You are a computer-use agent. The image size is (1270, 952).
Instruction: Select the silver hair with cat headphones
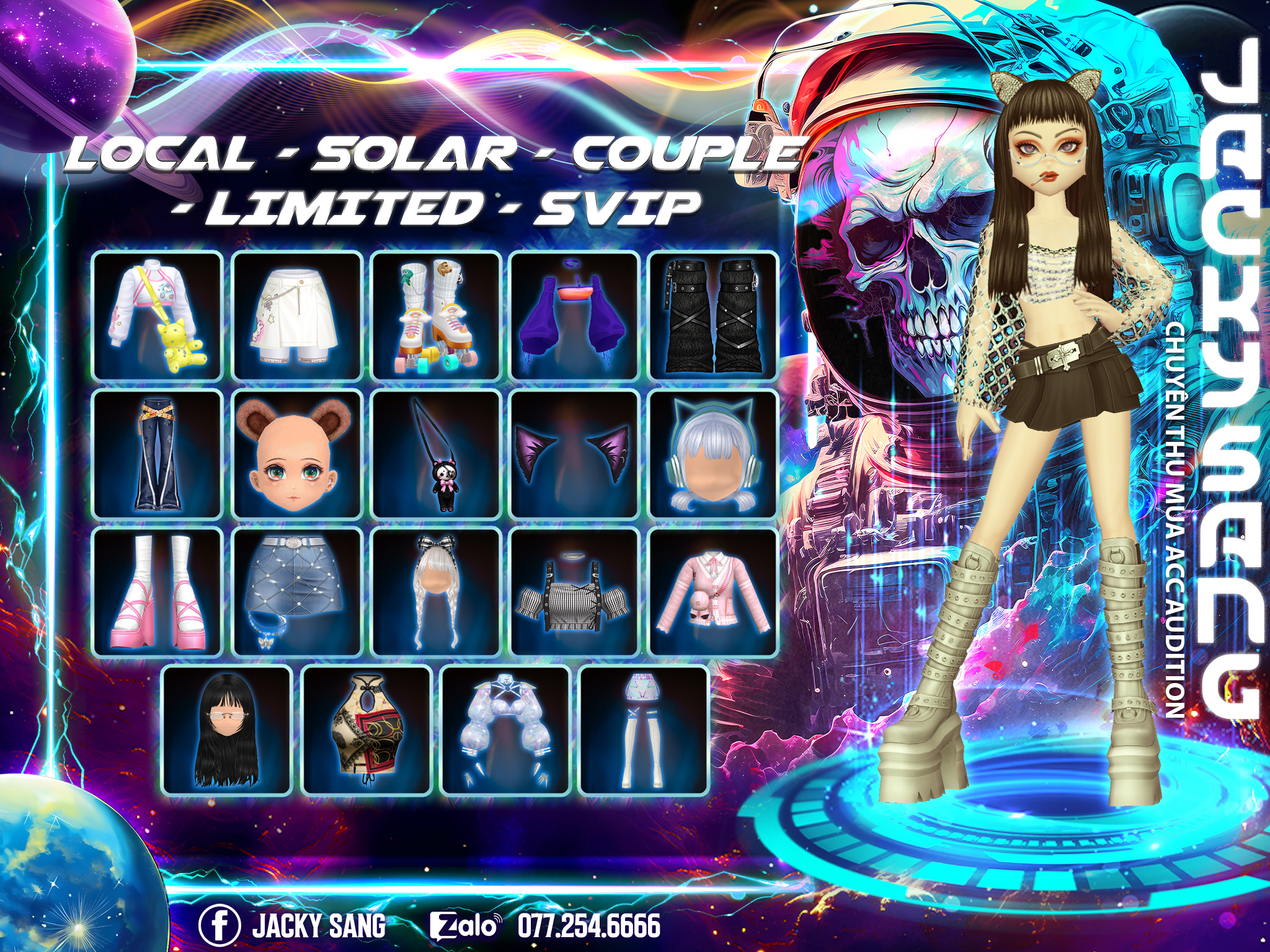(x=713, y=454)
